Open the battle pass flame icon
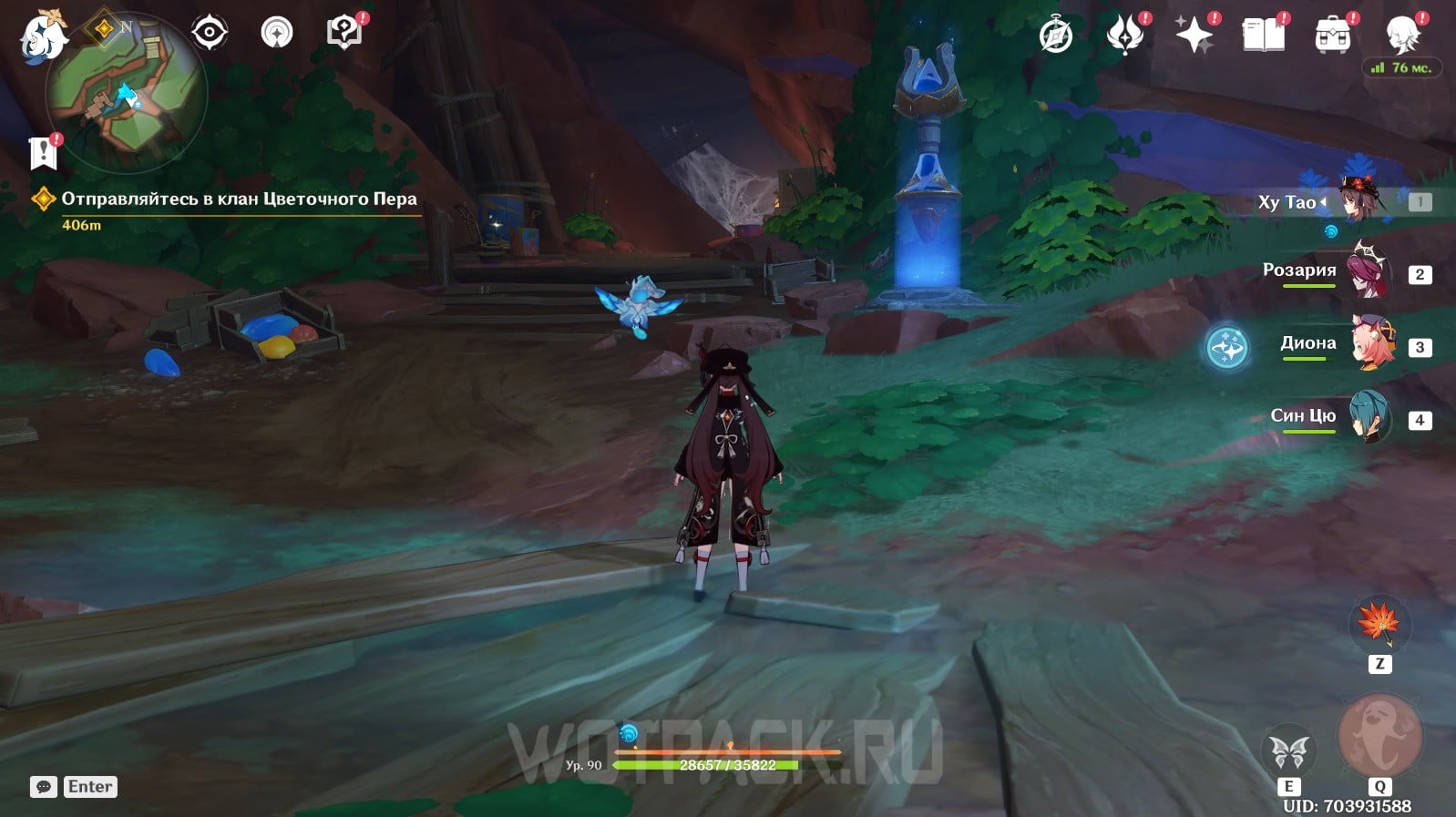Image resolution: width=1456 pixels, height=817 pixels. coord(1125,36)
